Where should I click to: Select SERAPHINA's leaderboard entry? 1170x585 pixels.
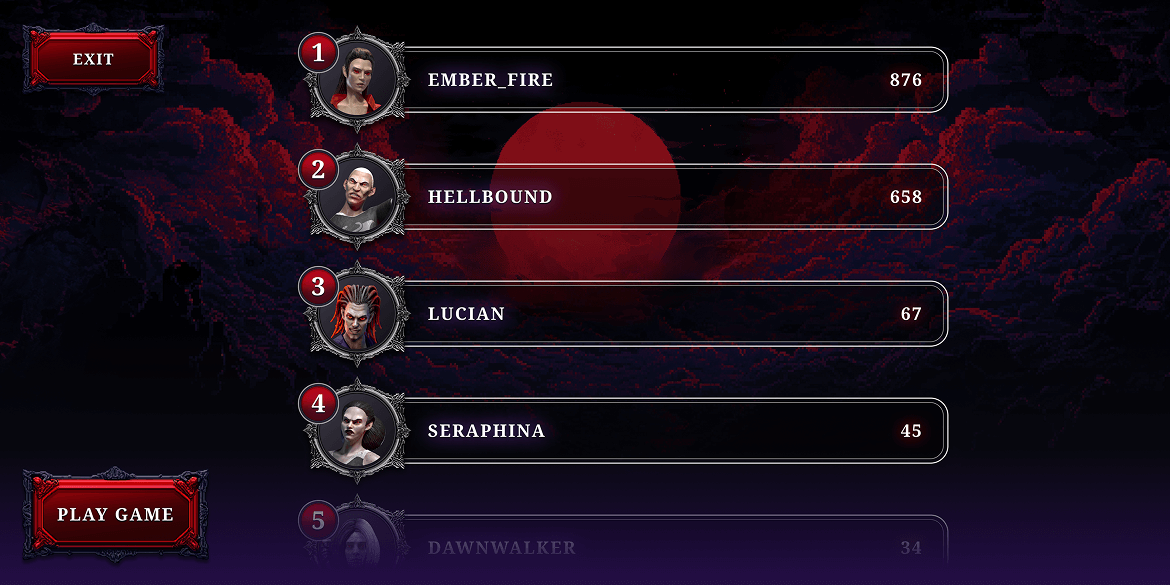click(x=670, y=431)
